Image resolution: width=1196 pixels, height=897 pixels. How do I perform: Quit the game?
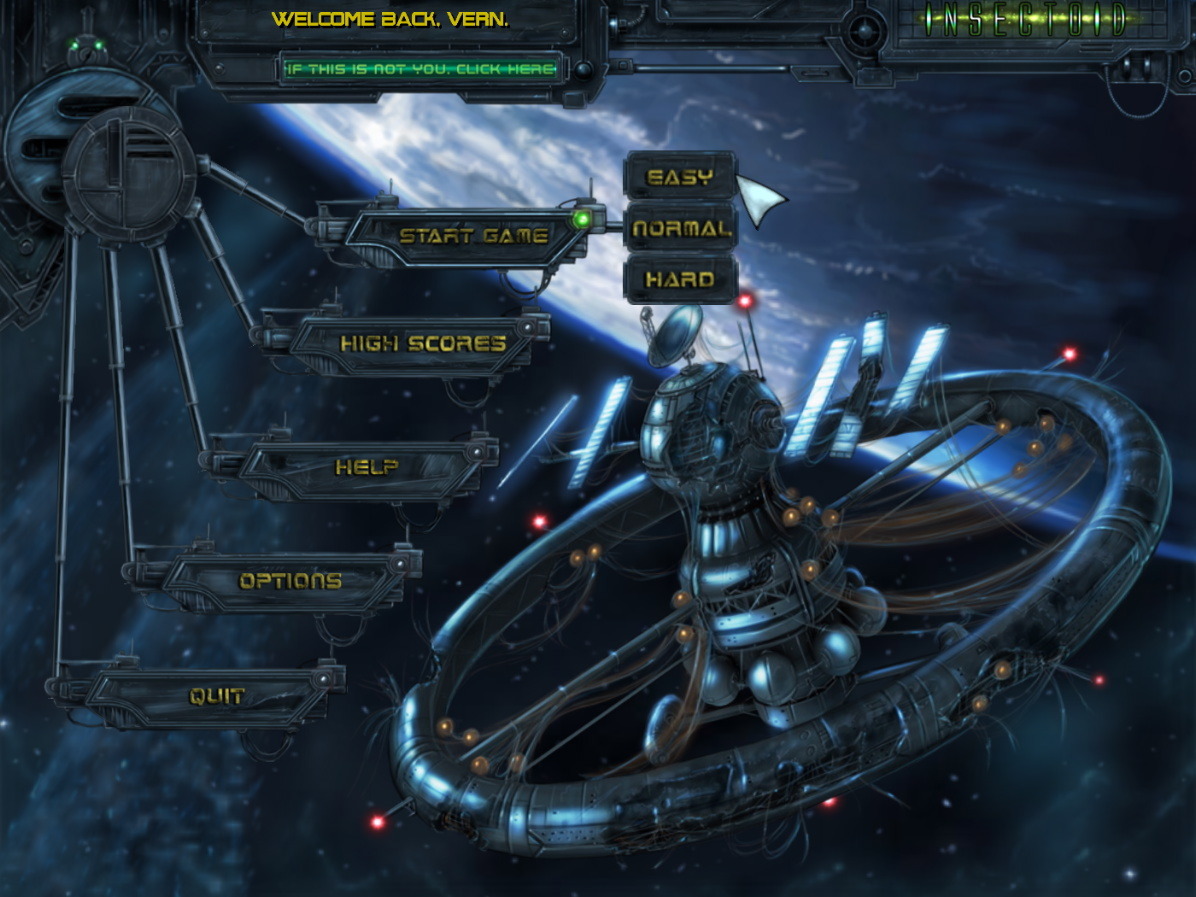(217, 696)
